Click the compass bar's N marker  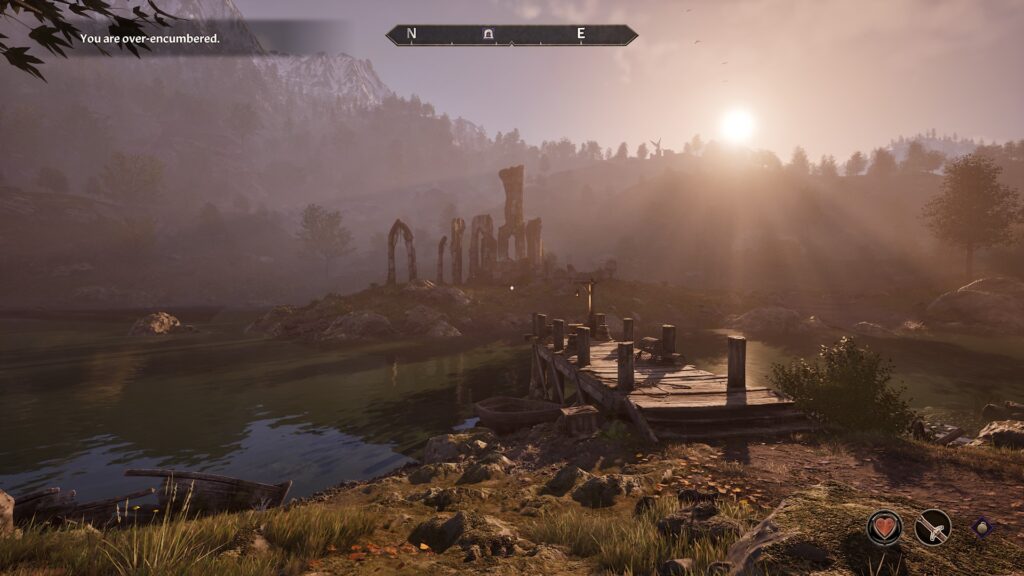(x=411, y=35)
